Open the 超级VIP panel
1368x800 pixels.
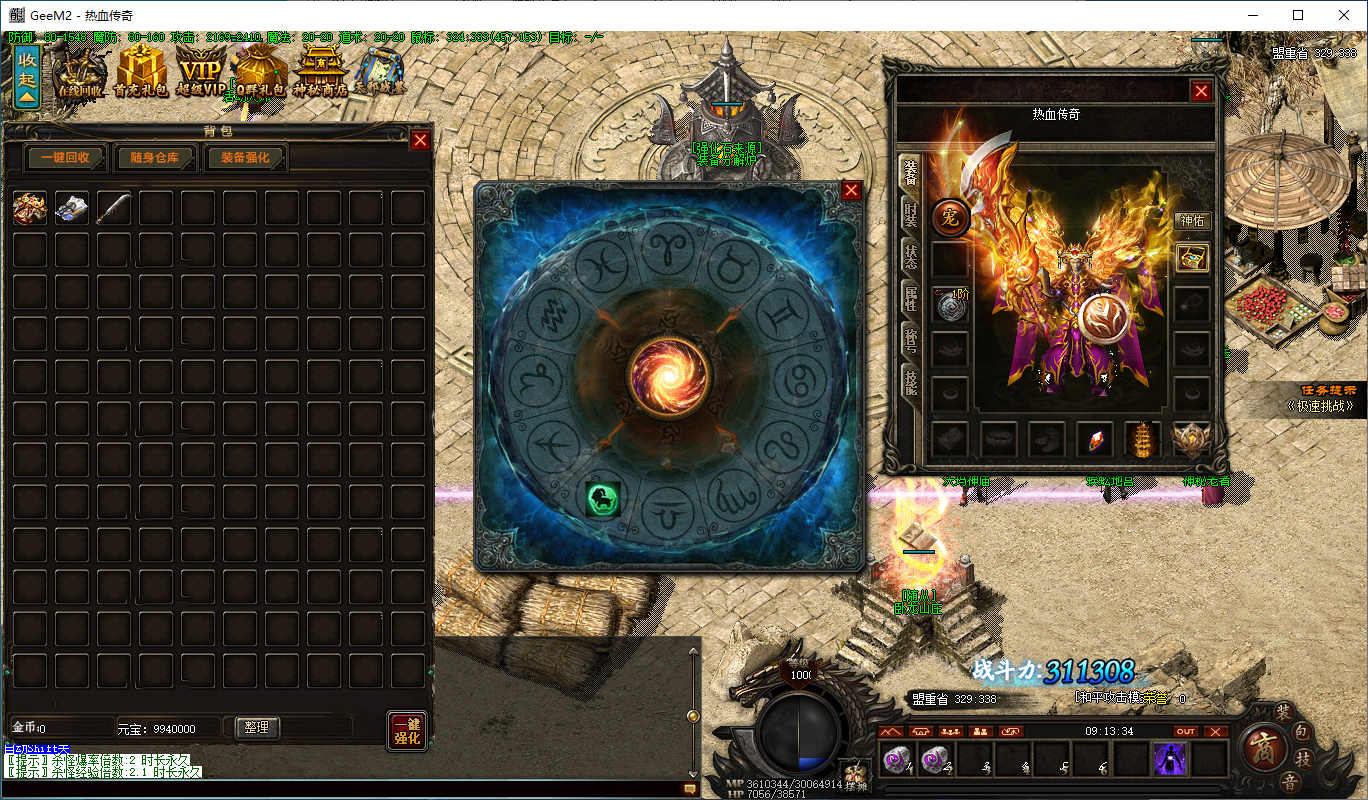pyautogui.click(x=201, y=72)
